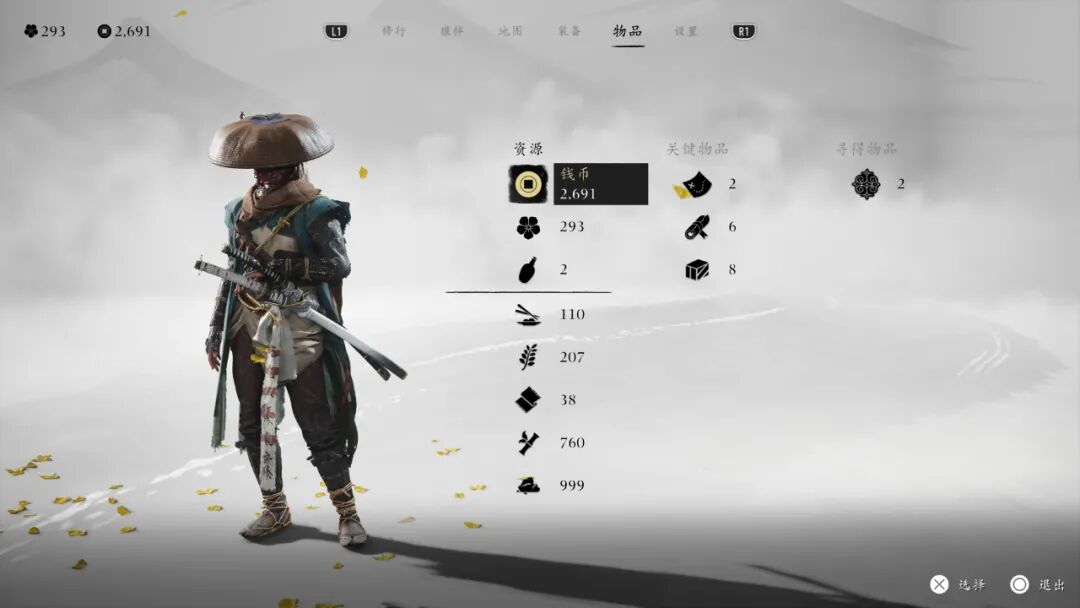Choose the bottle-shaped resource with count 2

pyautogui.click(x=529, y=270)
